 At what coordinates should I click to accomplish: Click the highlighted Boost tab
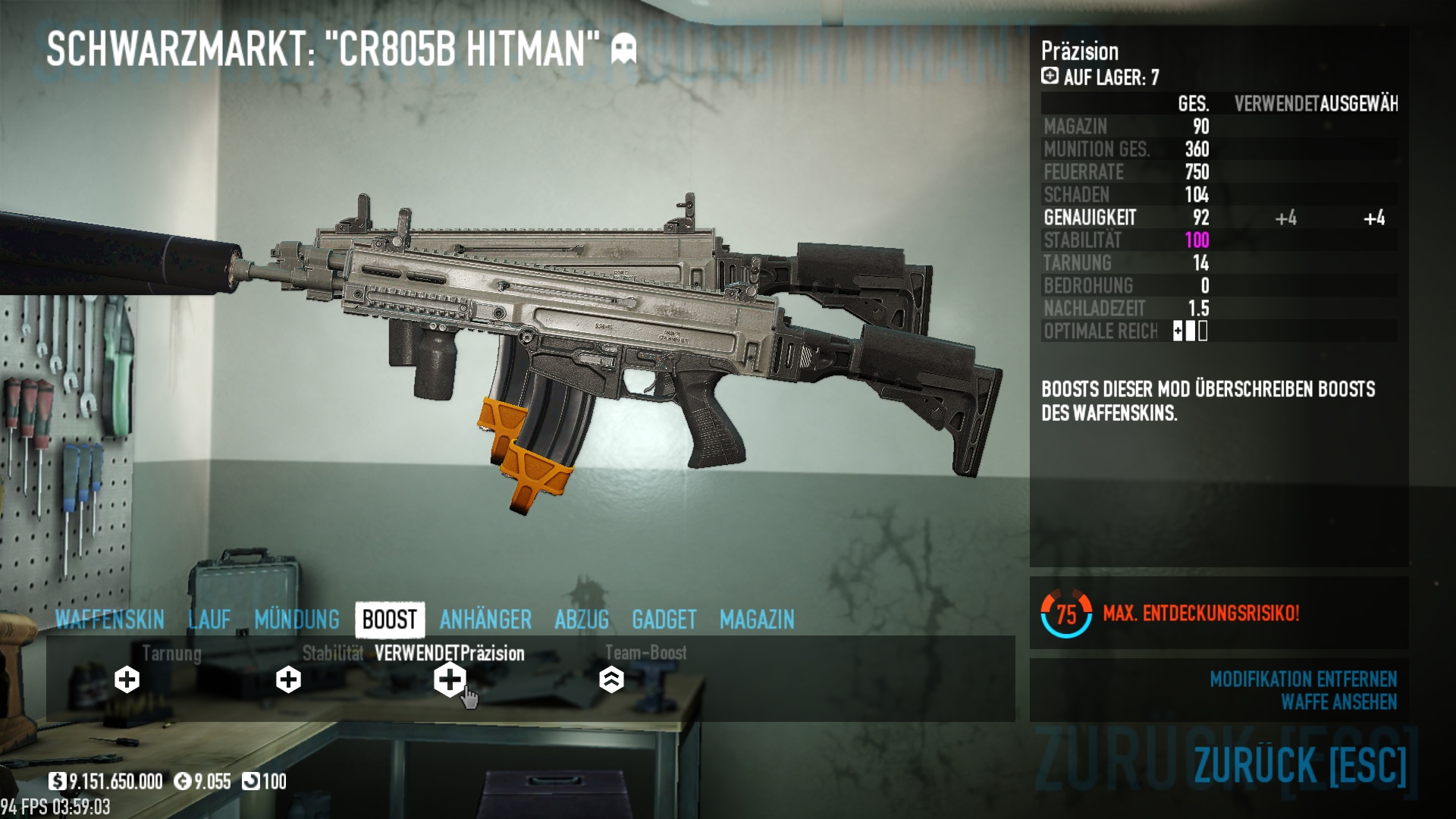(x=390, y=620)
